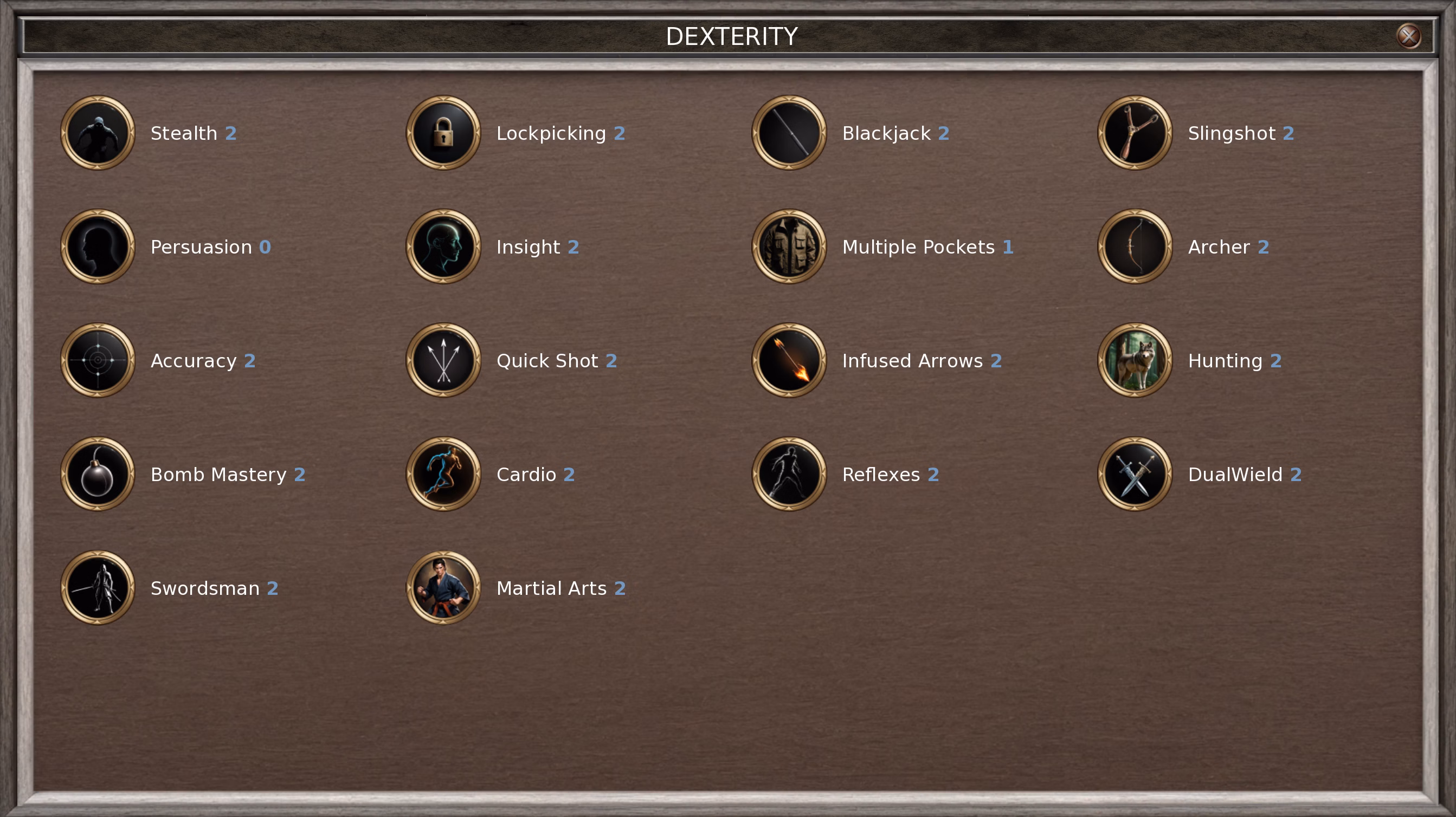The width and height of the screenshot is (1456, 817).
Task: Choose the DualWield crossed swords skill
Action: (x=1135, y=474)
